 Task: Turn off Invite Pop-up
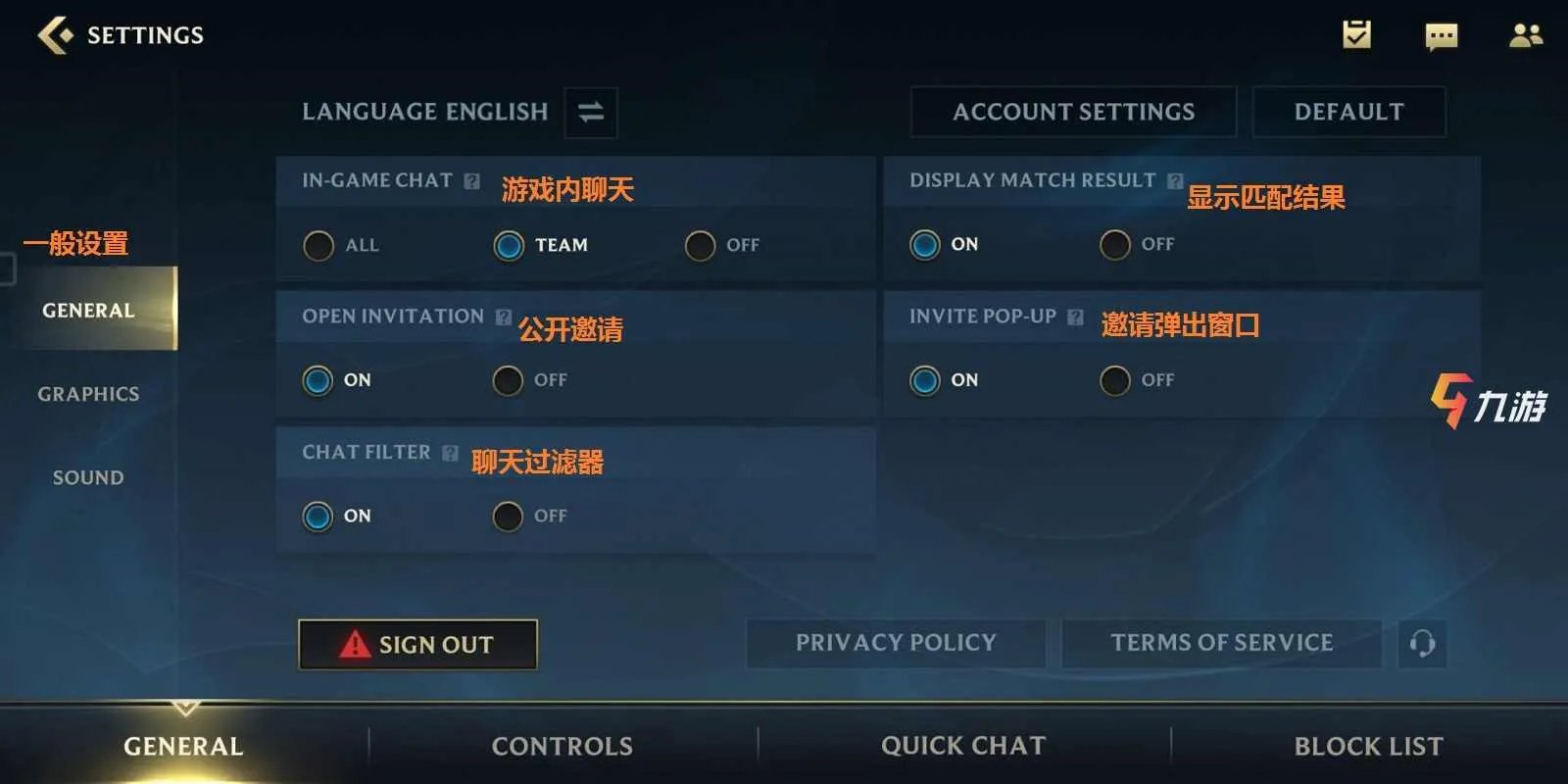[1114, 380]
